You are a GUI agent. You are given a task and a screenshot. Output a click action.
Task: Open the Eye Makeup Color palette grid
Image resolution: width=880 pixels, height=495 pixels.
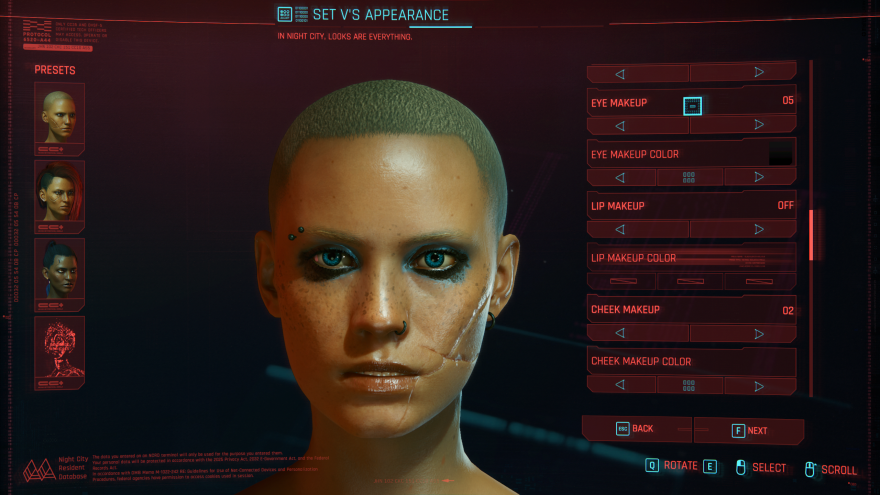pyautogui.click(x=689, y=177)
